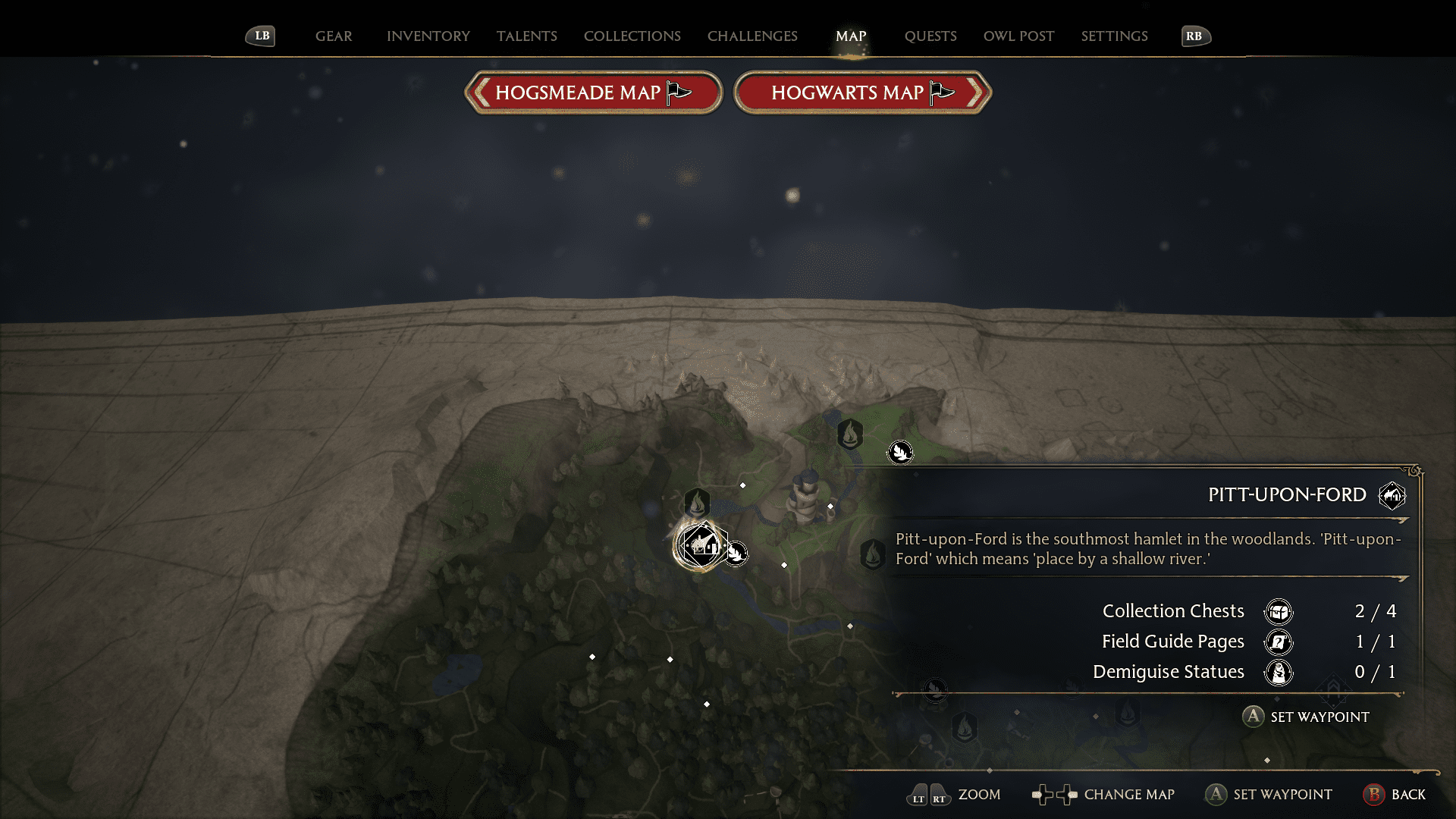Select the Pitt-upon-Ford hamlet icon on map
The width and height of the screenshot is (1456, 819).
pyautogui.click(x=704, y=544)
